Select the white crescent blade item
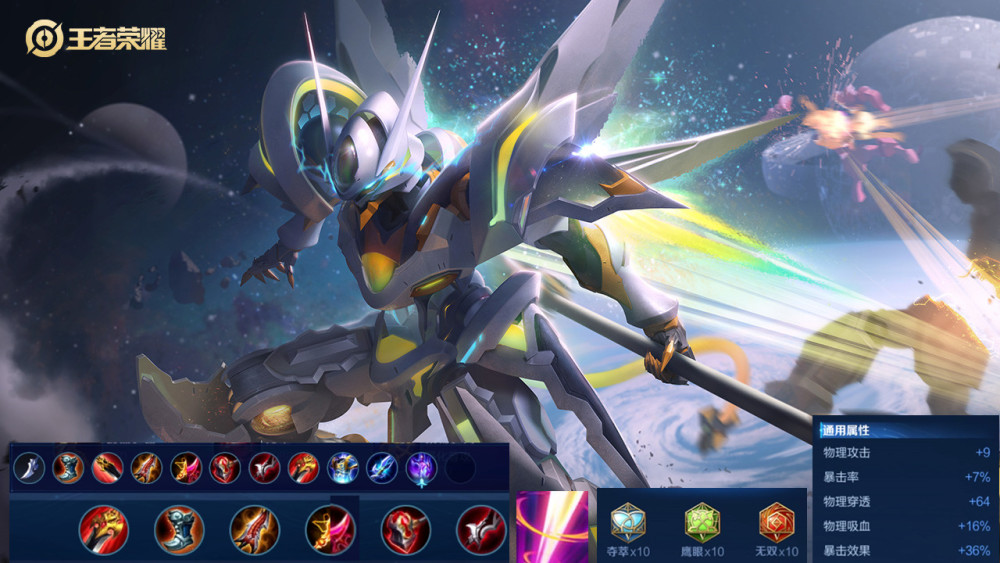Viewport: 1000px width, 563px height. 29,468
